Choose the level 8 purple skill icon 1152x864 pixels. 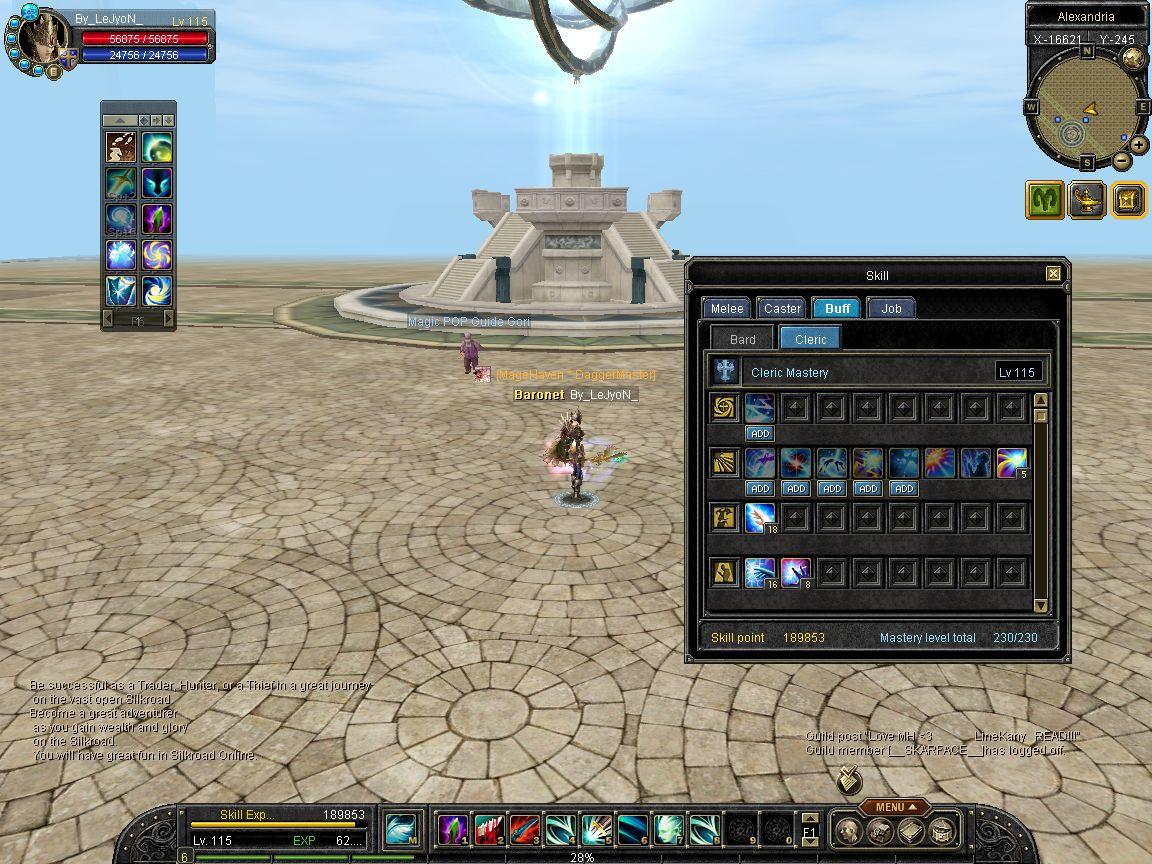(x=795, y=572)
